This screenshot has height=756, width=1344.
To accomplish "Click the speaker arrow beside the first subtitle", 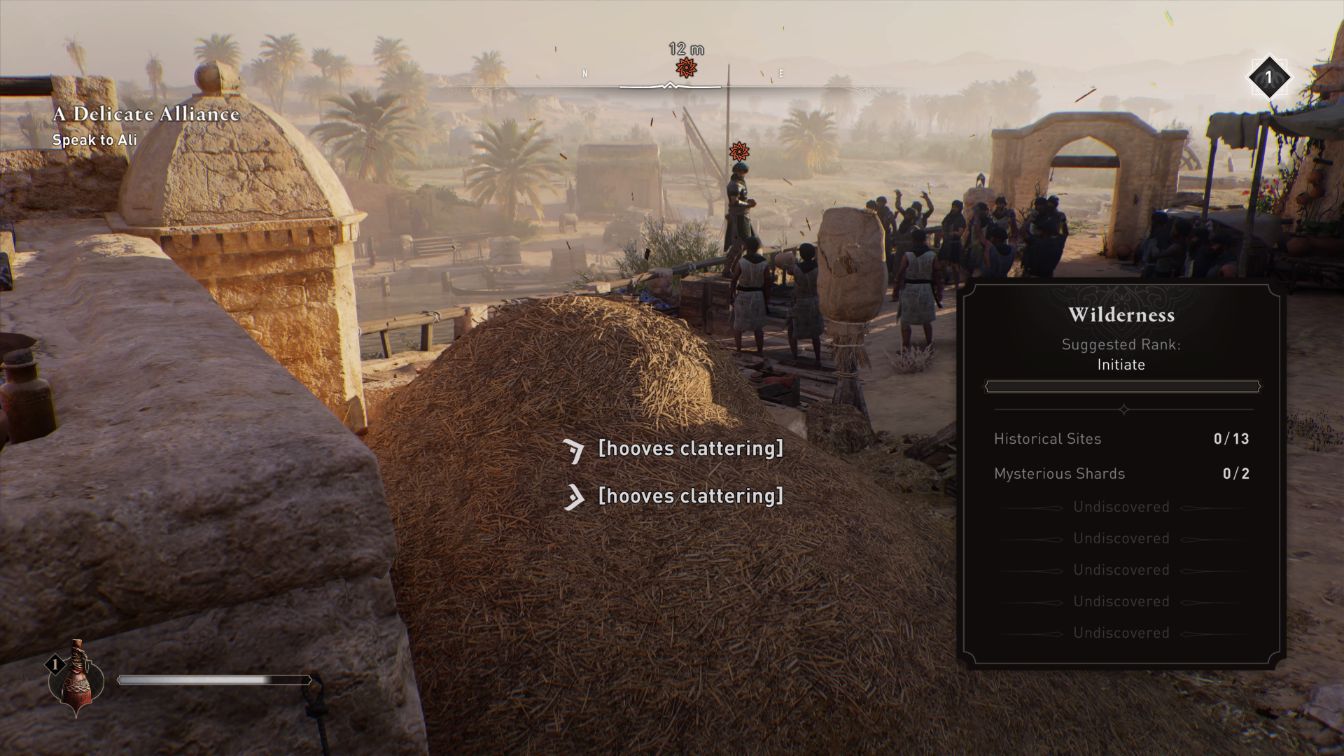I will pos(573,450).
